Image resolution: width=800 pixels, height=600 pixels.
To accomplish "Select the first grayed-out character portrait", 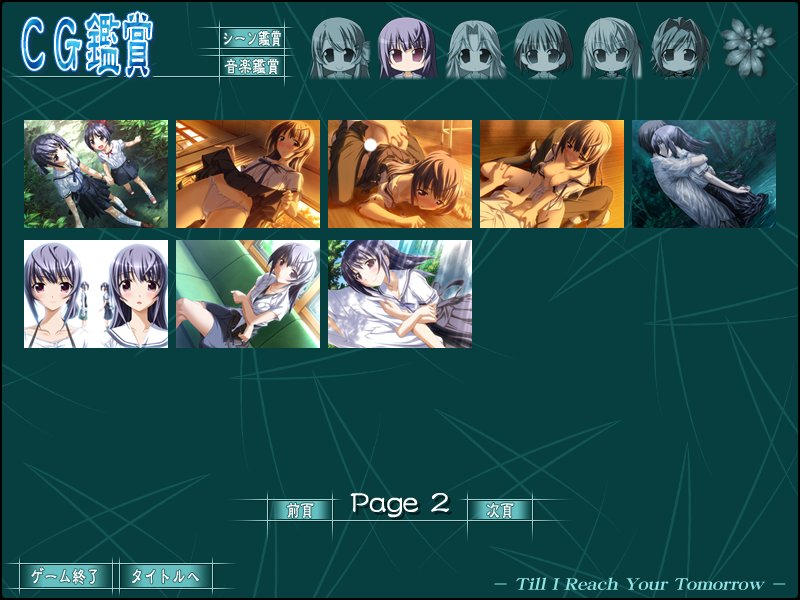I will click(339, 48).
